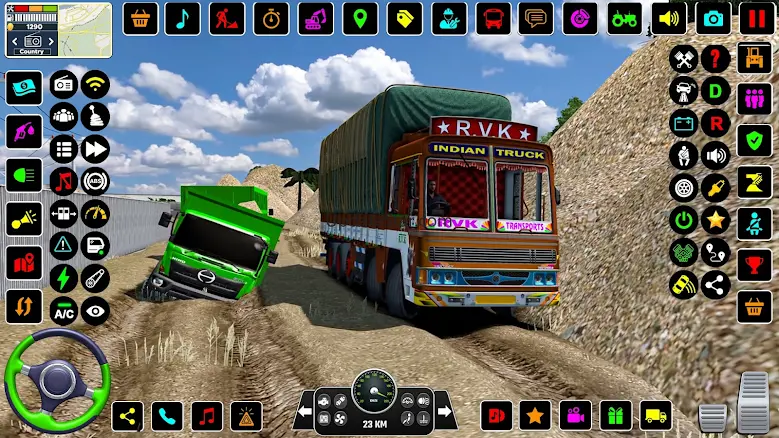Click the wifi signal icon

click(x=95, y=85)
